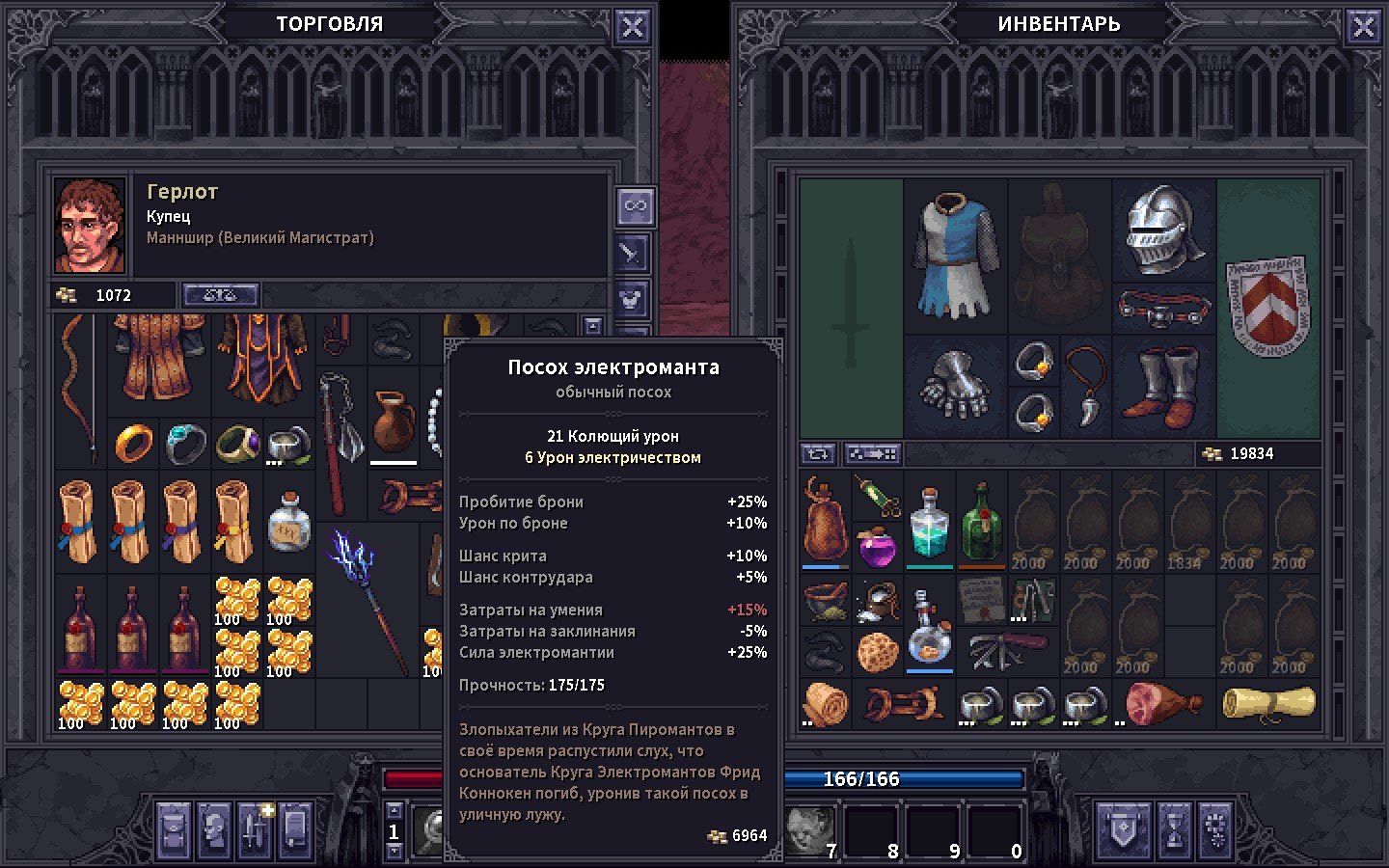Viewport: 1389px width, 868px height.
Task: Click the merchant Gerlot's portrait
Action: point(90,226)
